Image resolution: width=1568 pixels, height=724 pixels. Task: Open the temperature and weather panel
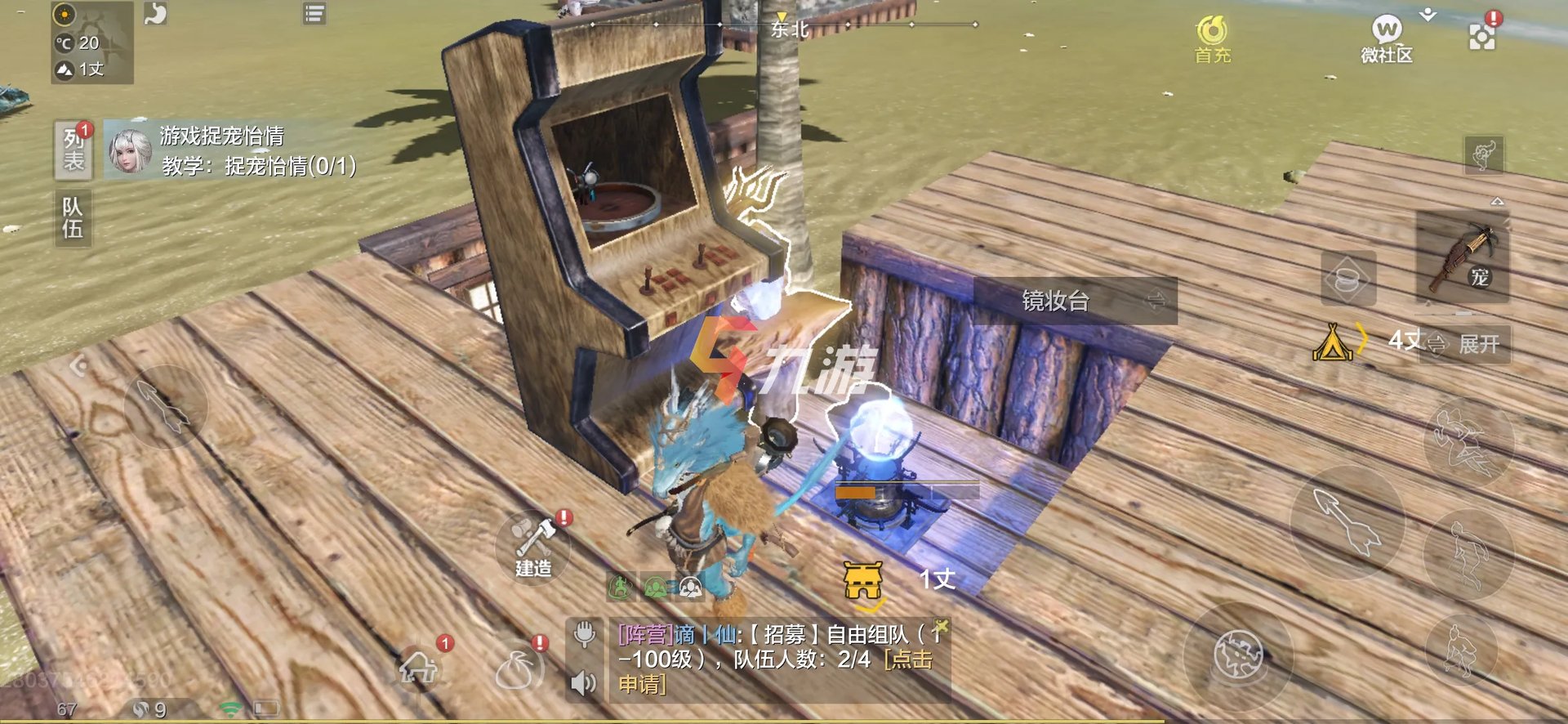pyautogui.click(x=91, y=42)
